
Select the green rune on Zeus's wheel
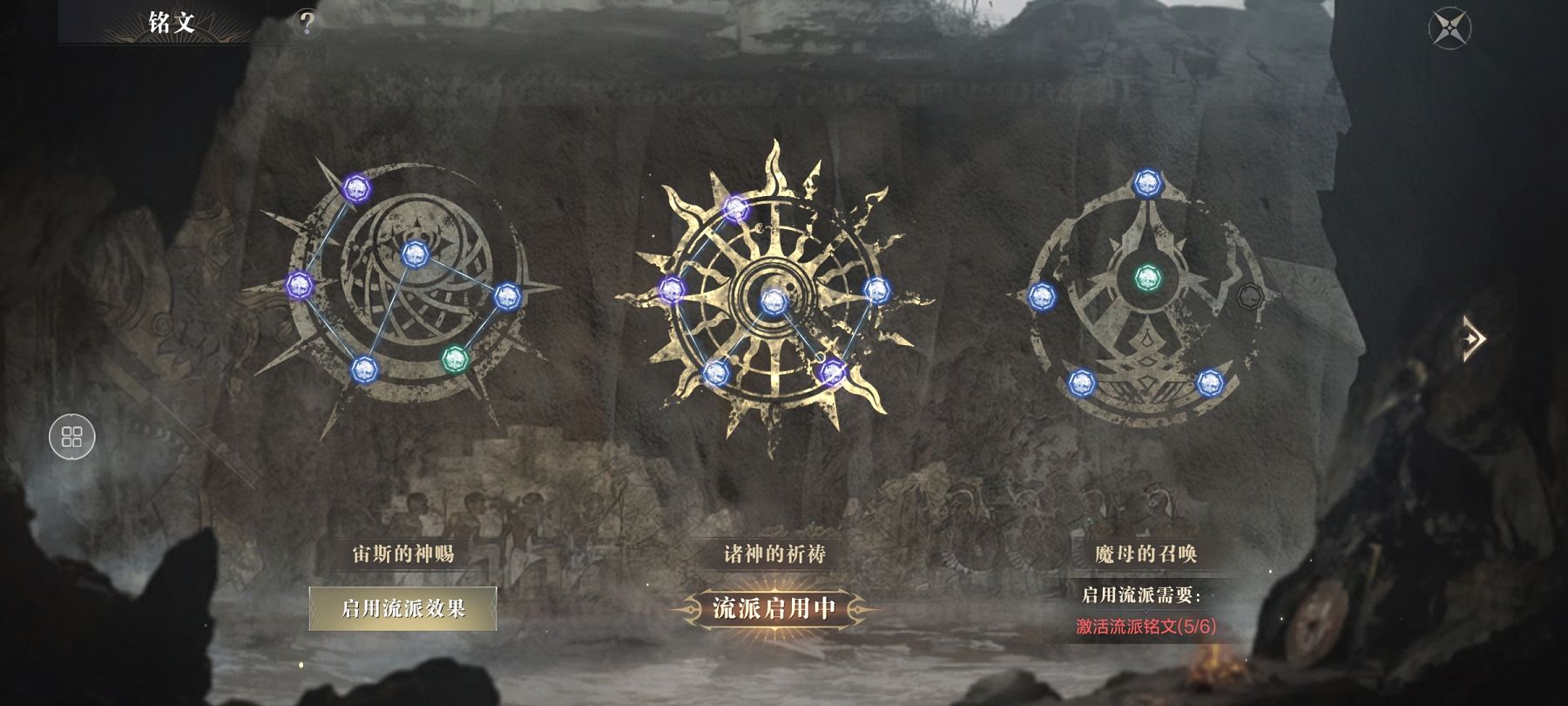coord(456,360)
